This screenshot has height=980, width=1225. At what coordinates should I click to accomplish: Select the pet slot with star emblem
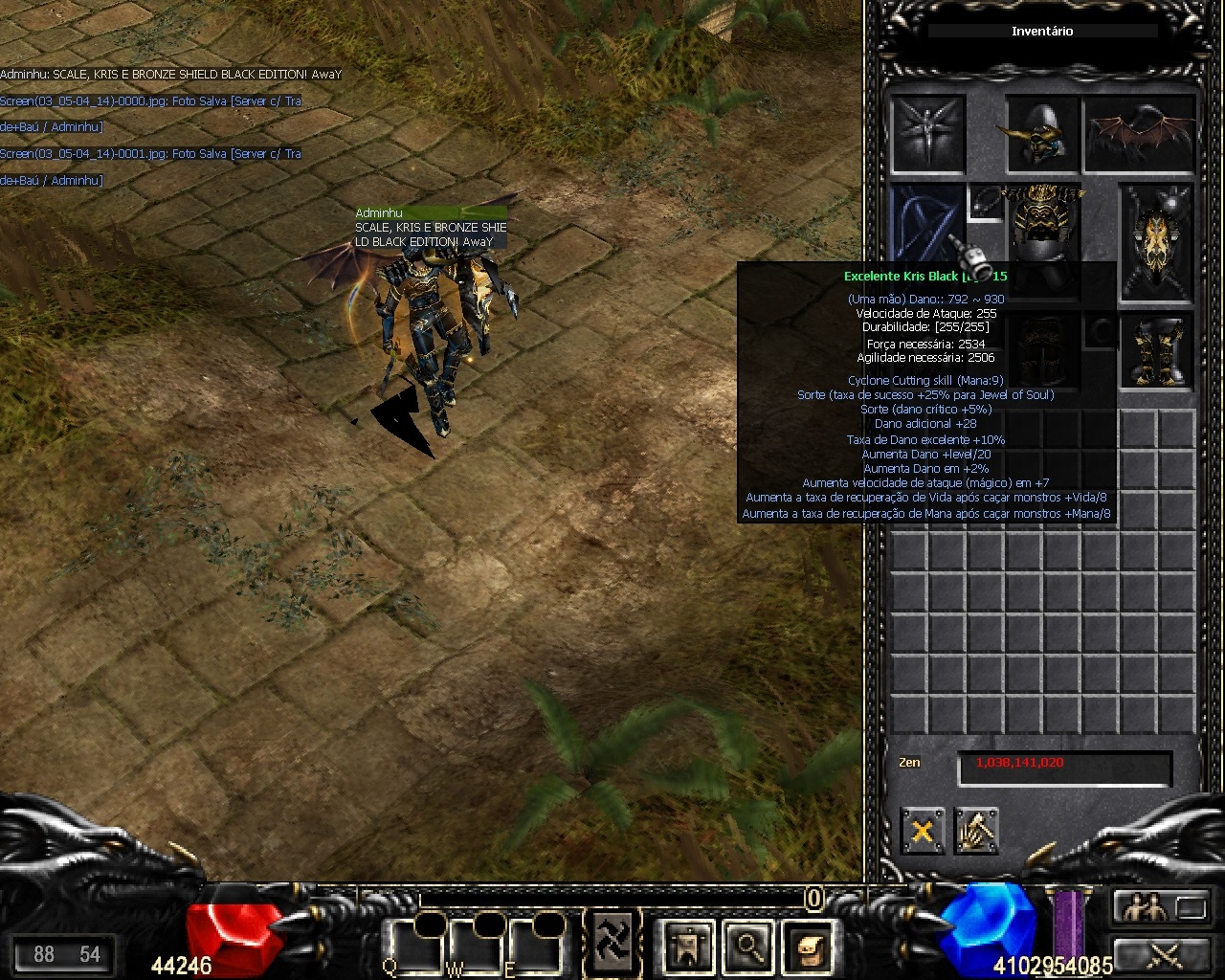tap(927, 134)
